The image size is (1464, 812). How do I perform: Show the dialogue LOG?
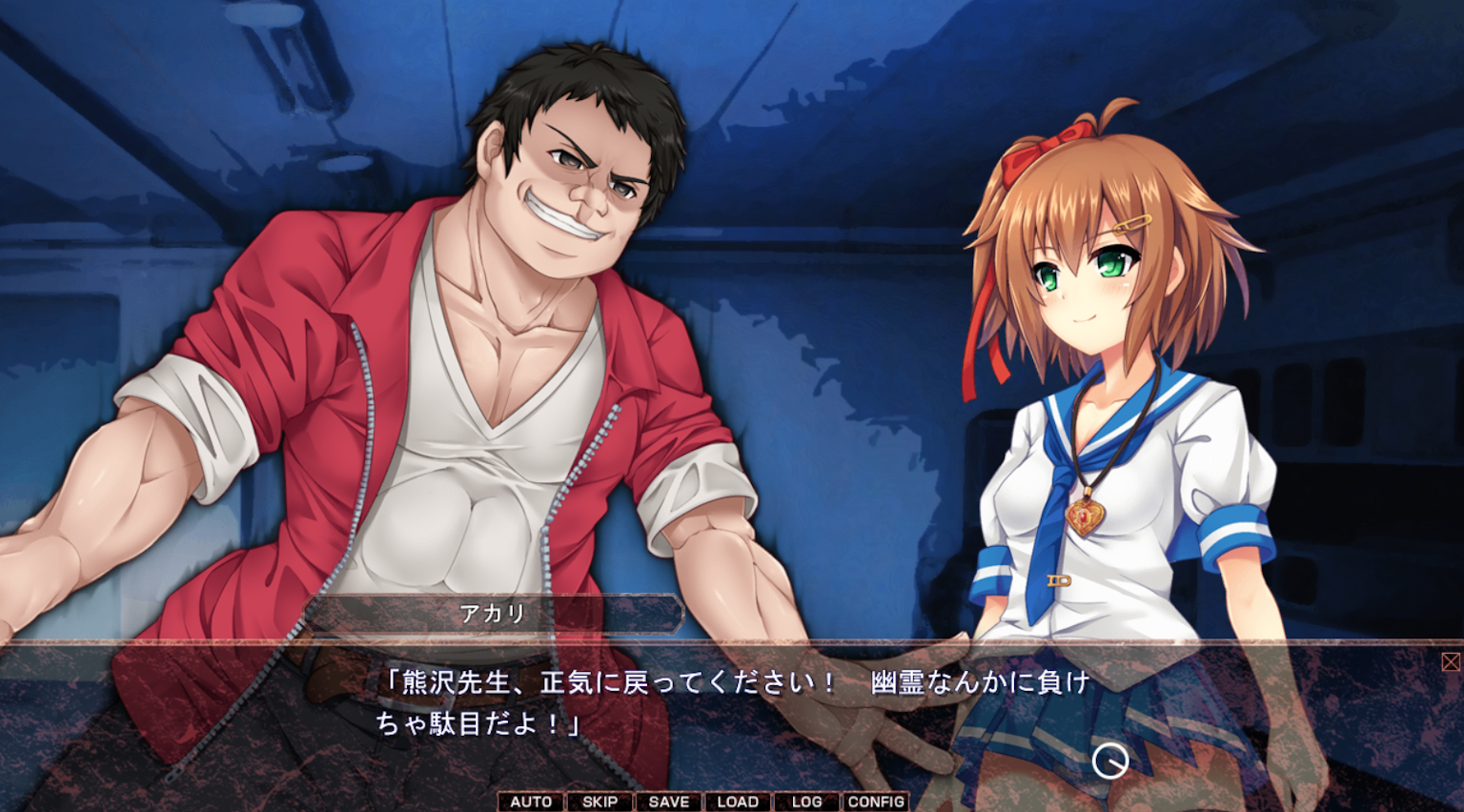806,802
